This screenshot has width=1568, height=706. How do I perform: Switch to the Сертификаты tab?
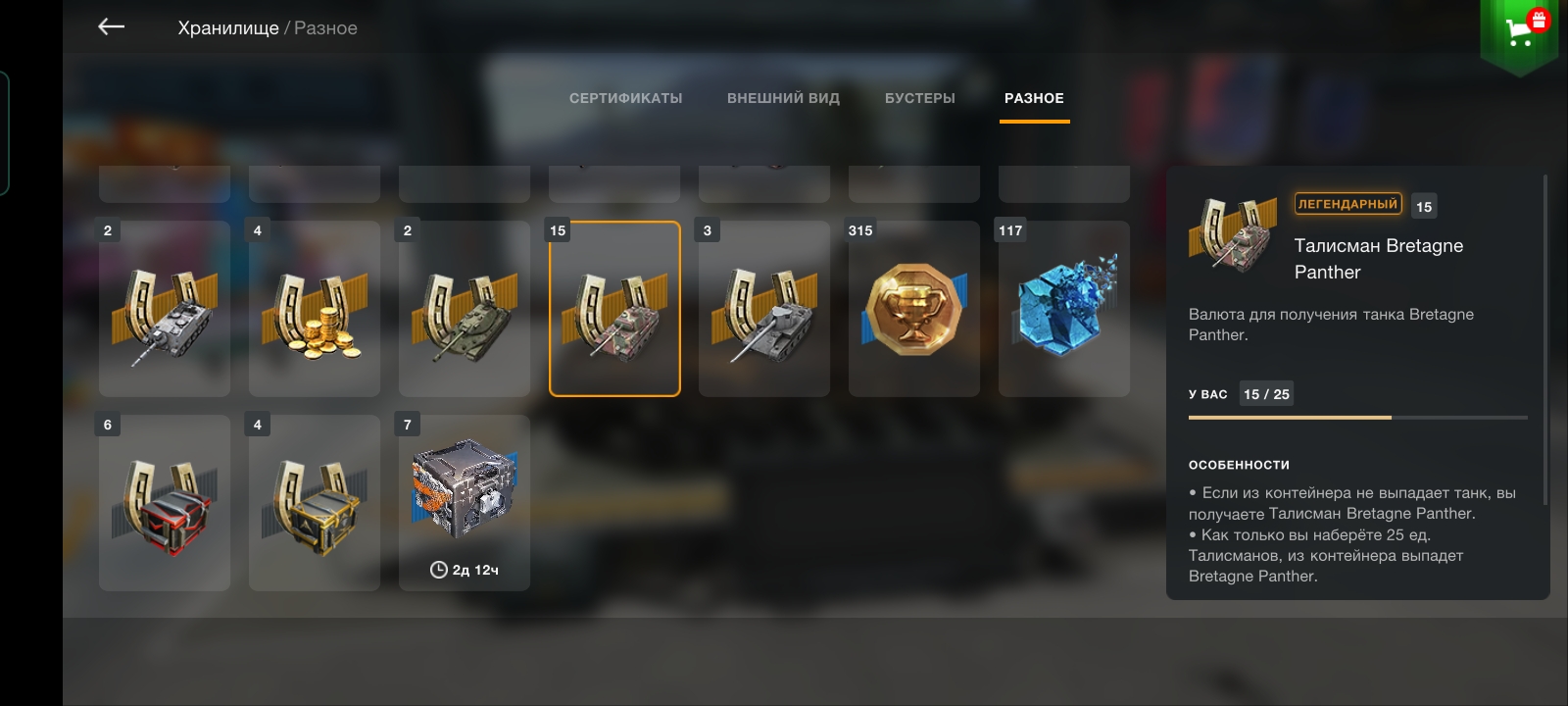point(625,98)
